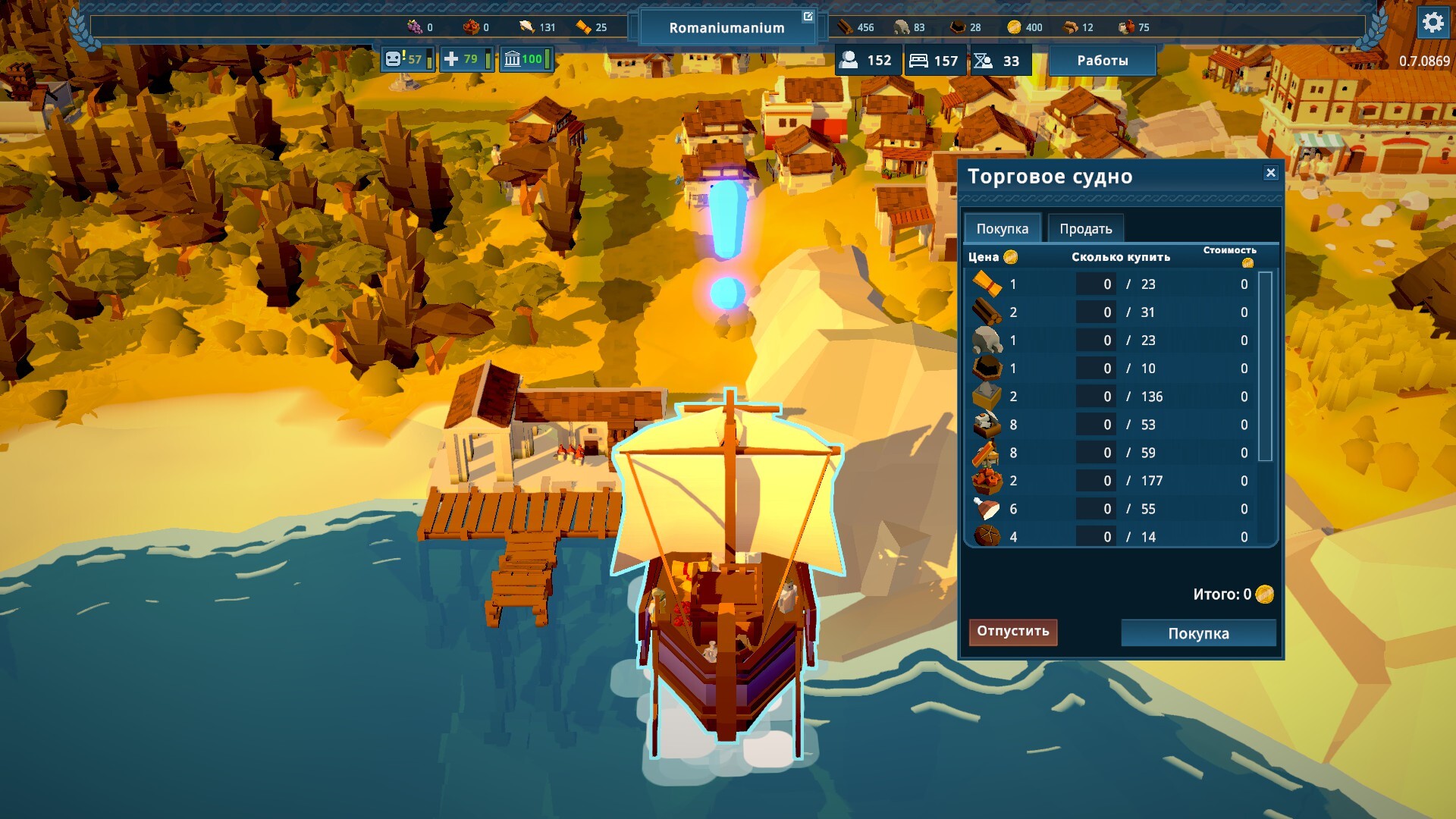Open the temple column indicator
This screenshot has width=1456, height=819.
tap(526, 59)
